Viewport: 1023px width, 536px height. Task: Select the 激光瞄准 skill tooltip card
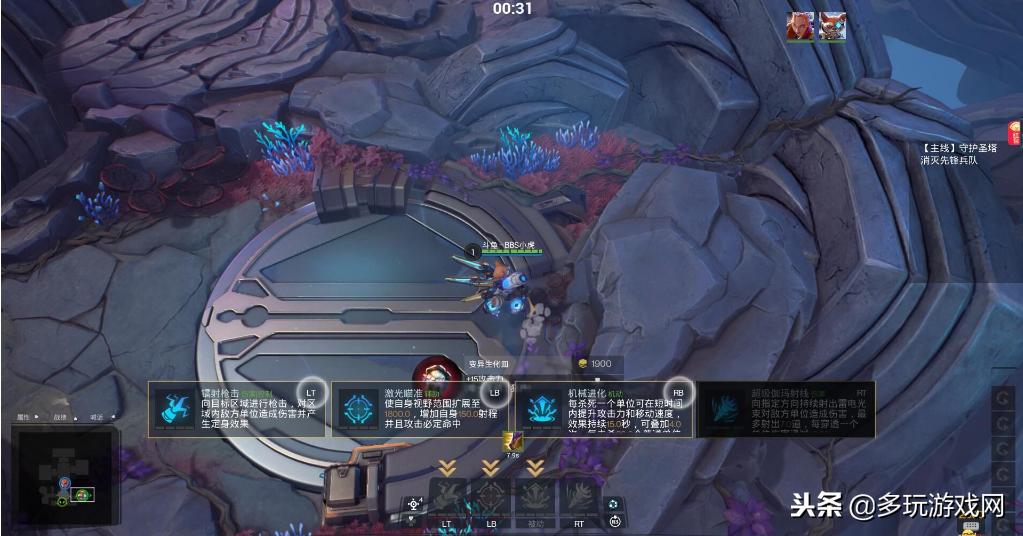click(x=420, y=409)
